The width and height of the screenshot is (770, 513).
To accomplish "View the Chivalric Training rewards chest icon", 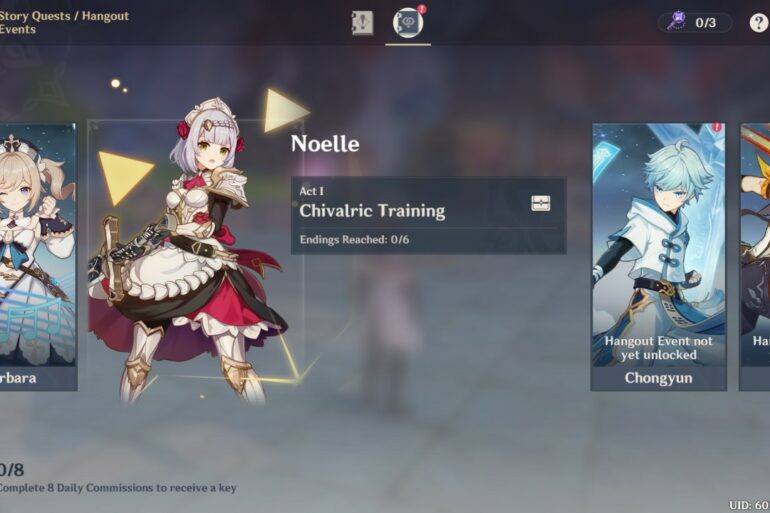I will click(540, 203).
